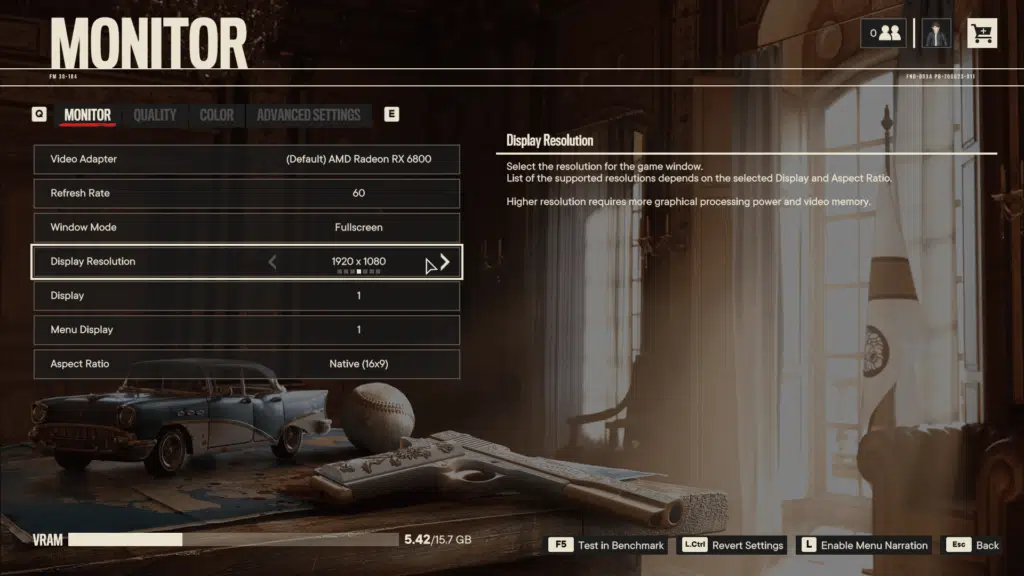This screenshot has width=1024, height=576.
Task: Adjust the Aspect Ratio setting
Action: 247,364
